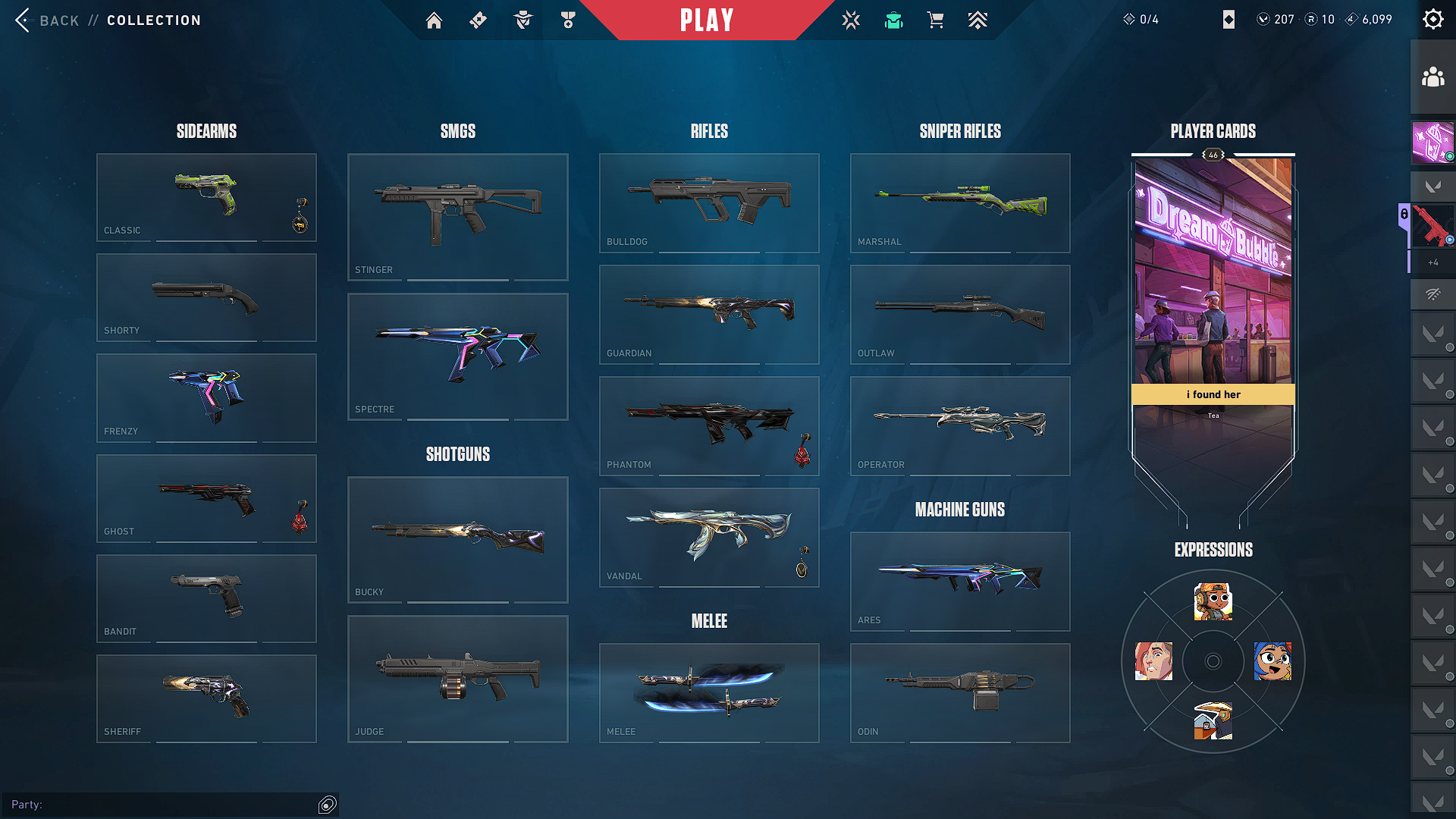Open the friends list panel icon
Viewport: 1456px width, 819px height.
pos(1432,77)
